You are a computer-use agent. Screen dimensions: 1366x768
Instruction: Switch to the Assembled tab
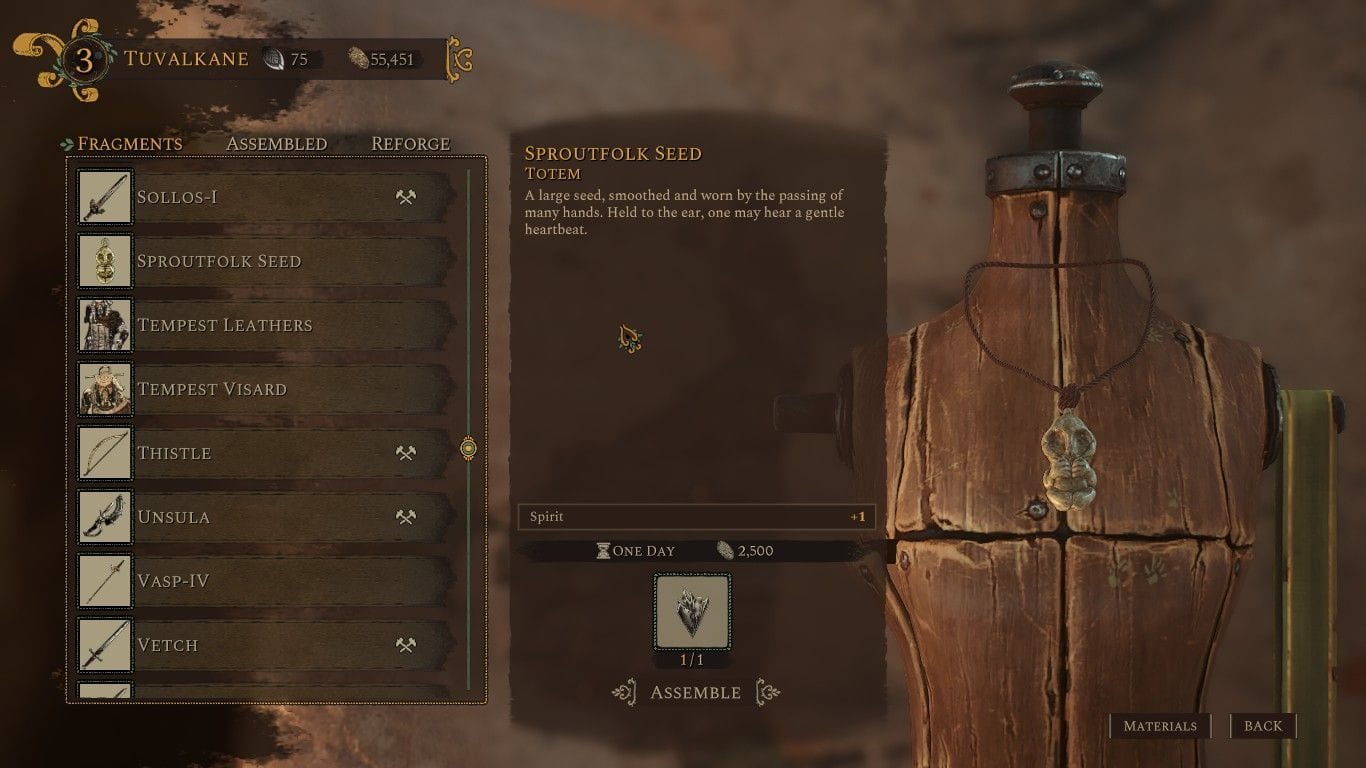click(x=276, y=143)
